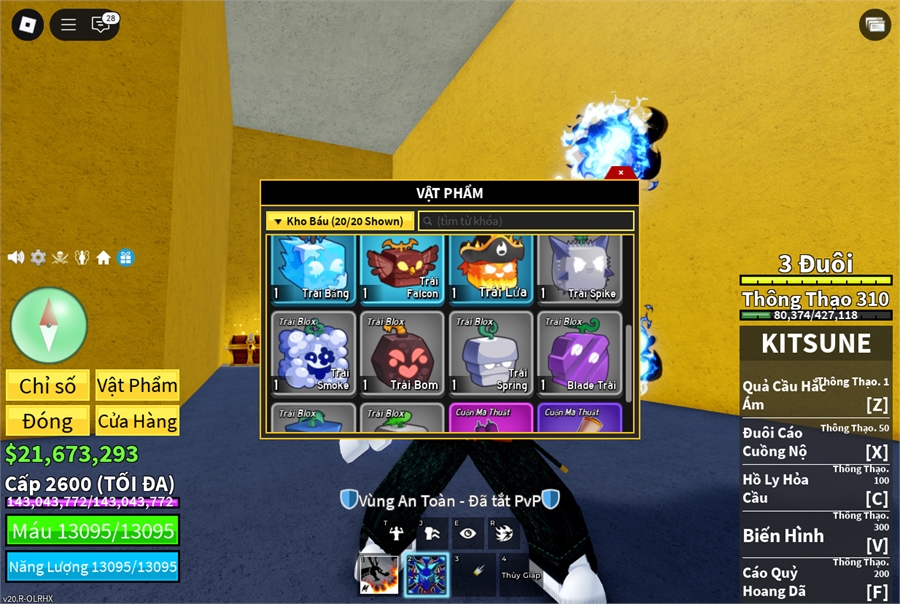Image resolution: width=900 pixels, height=604 pixels.
Task: Select the Blade Trái fruit slot
Action: (580, 353)
